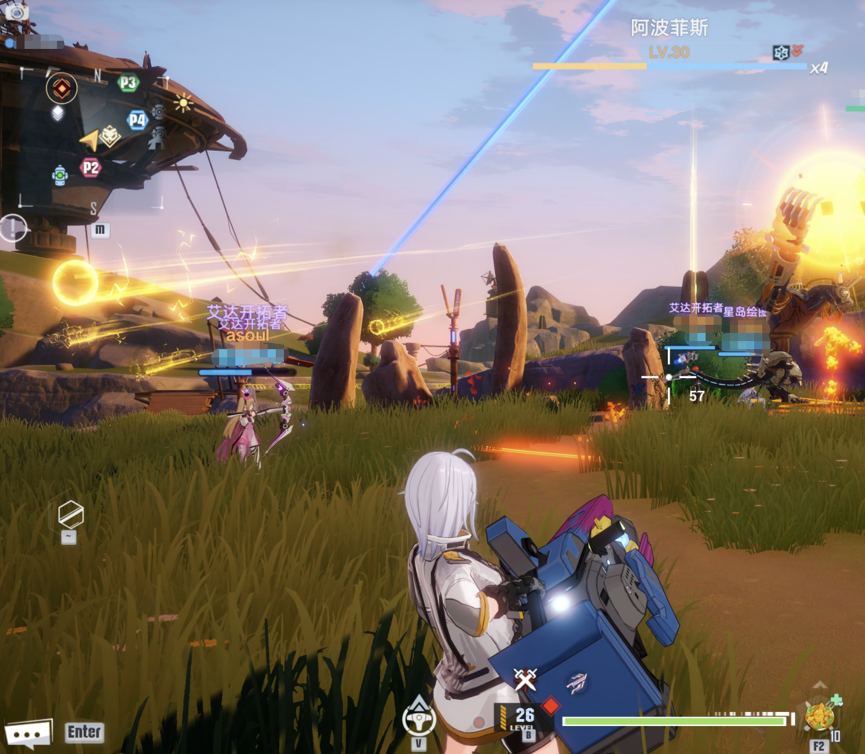
Task: Click the green-light robot marker on minimap
Action: tap(60, 175)
